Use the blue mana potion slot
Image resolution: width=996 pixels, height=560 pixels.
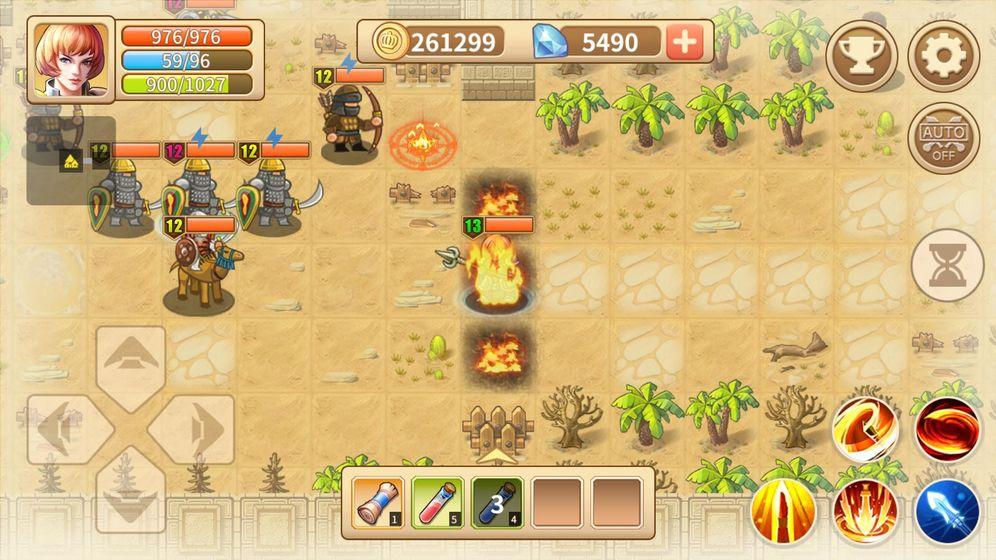[x=499, y=501]
